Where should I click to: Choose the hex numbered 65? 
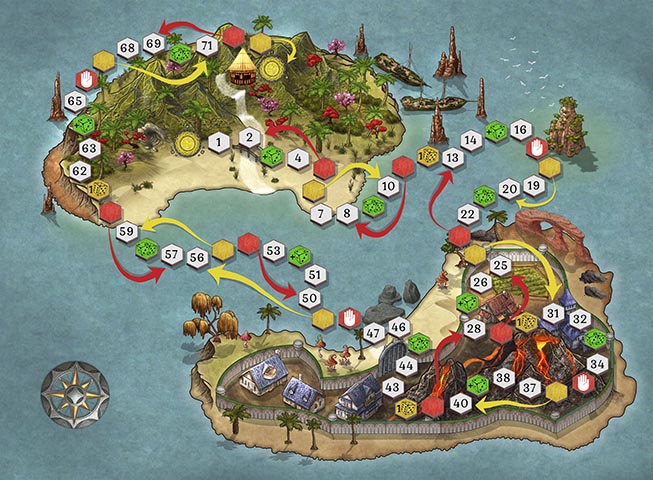[x=75, y=101]
